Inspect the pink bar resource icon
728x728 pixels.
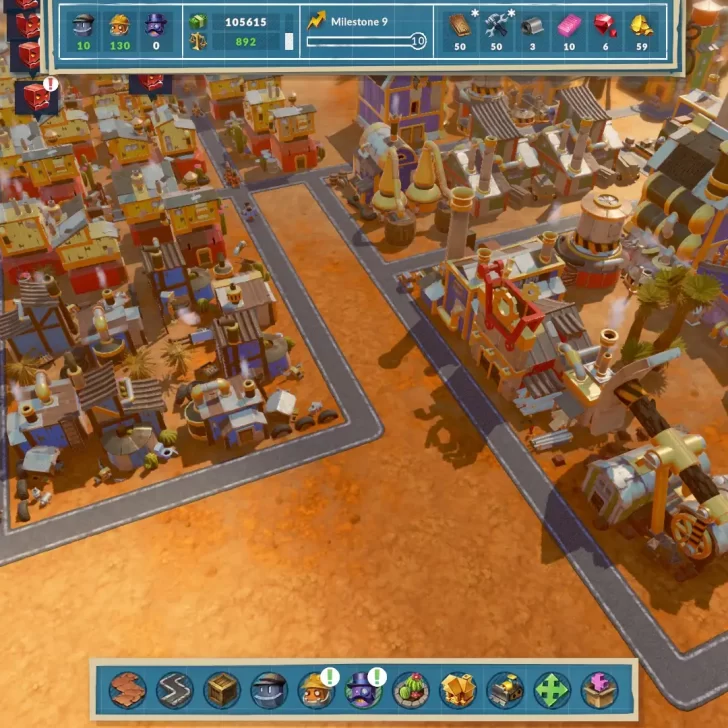point(569,25)
